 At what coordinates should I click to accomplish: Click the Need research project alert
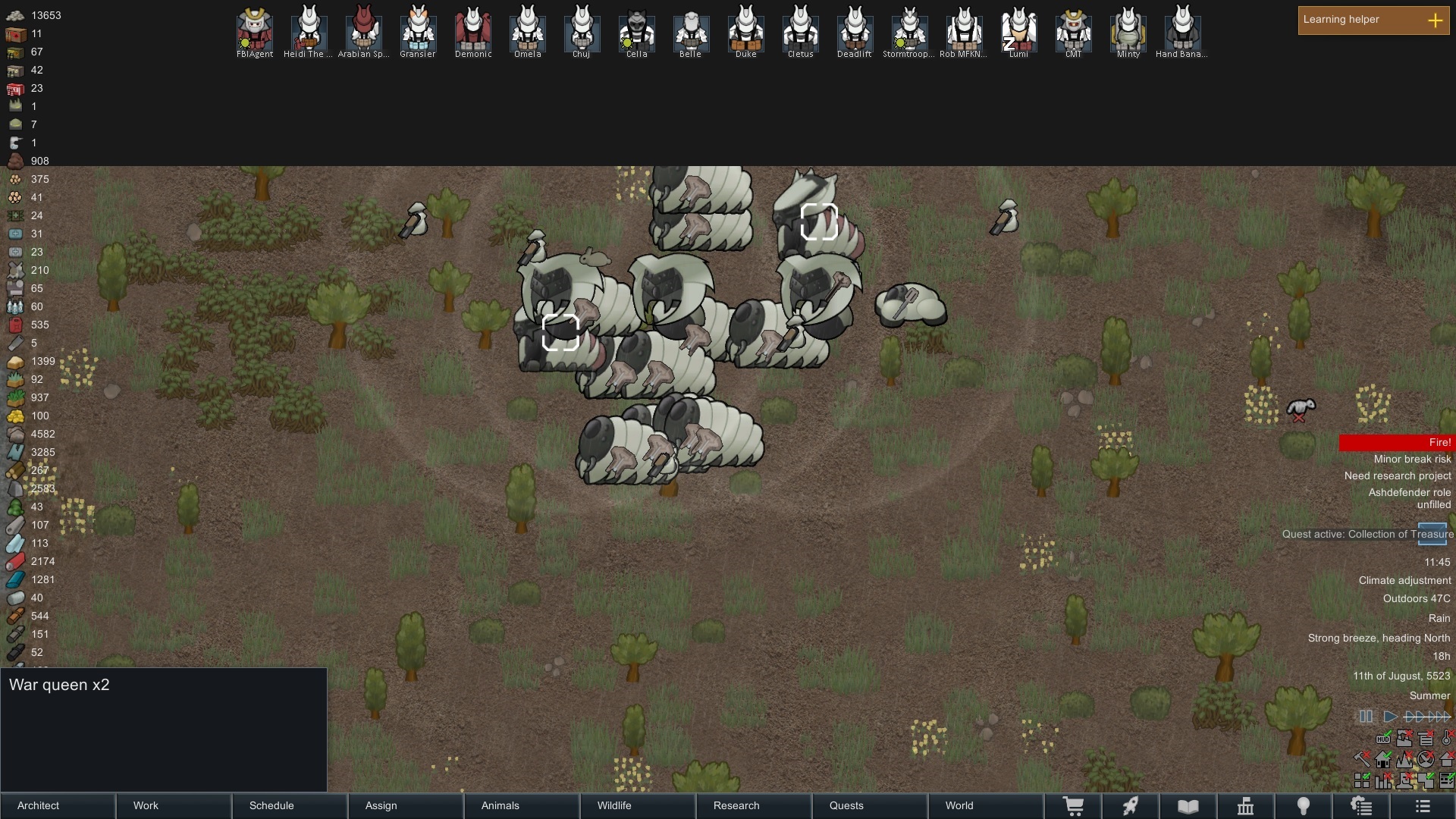(1398, 475)
